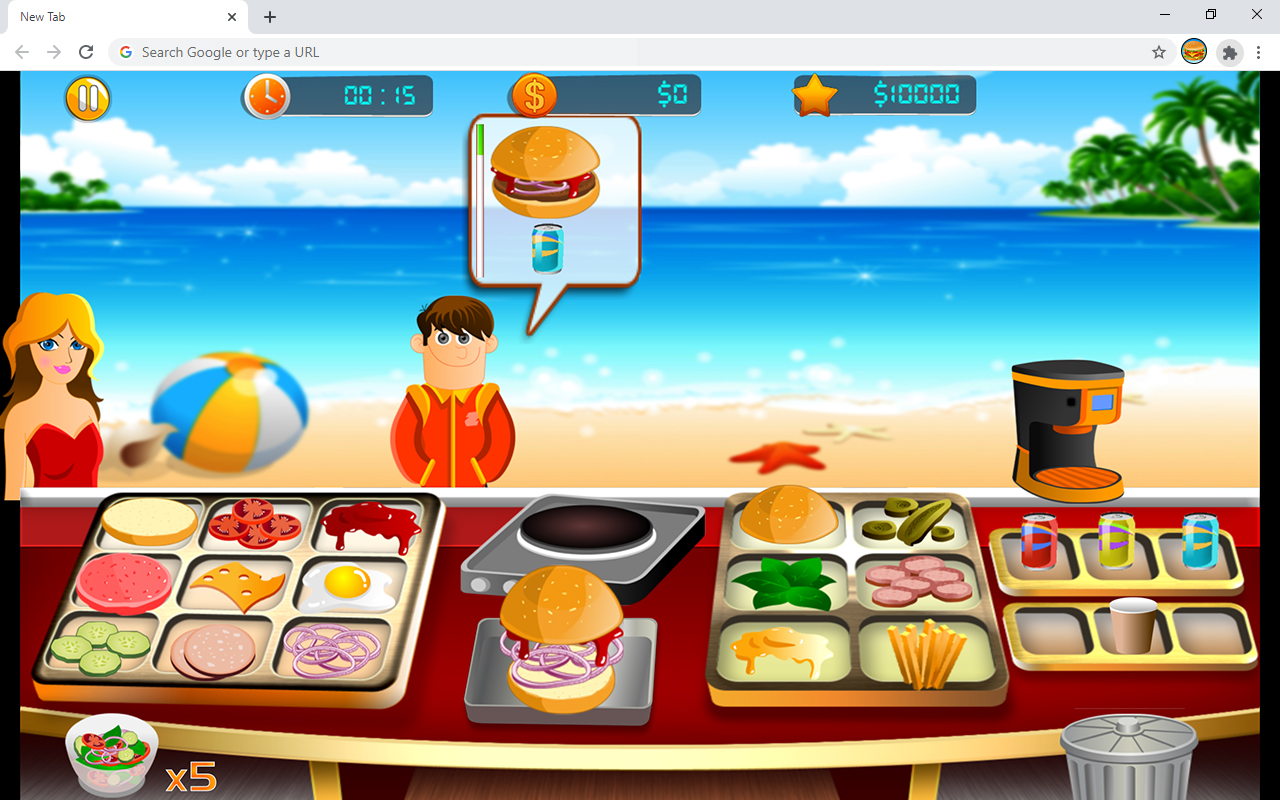Click the pause button
Image resolution: width=1280 pixels, height=800 pixels.
pos(88,98)
